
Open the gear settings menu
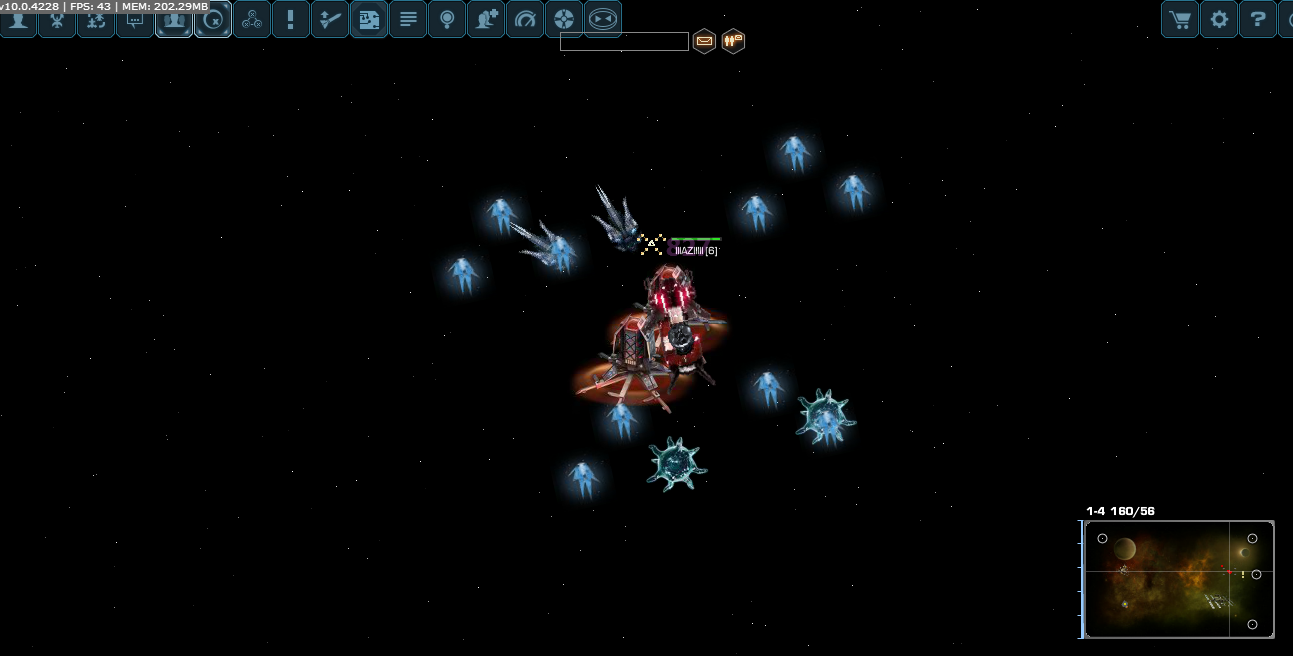tap(1219, 19)
